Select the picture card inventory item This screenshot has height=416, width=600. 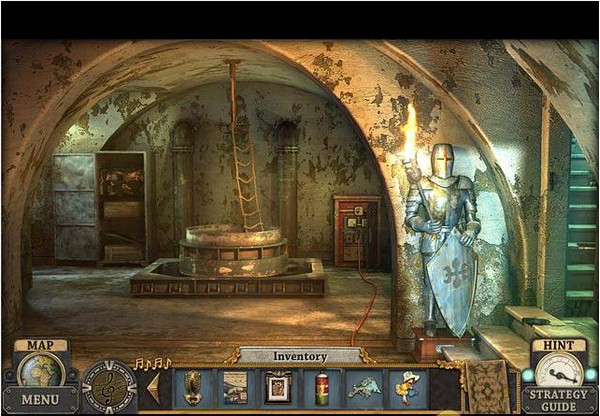(235, 387)
